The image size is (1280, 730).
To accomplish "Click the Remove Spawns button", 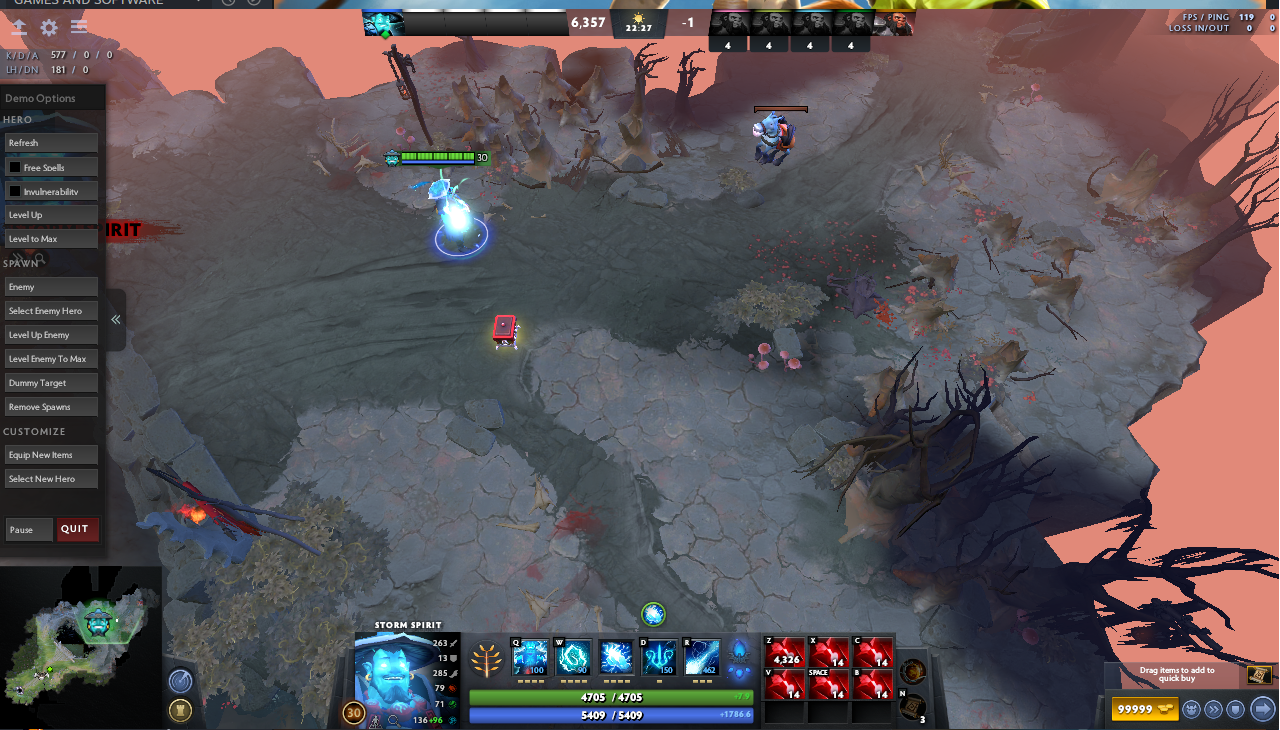I will click(51, 407).
